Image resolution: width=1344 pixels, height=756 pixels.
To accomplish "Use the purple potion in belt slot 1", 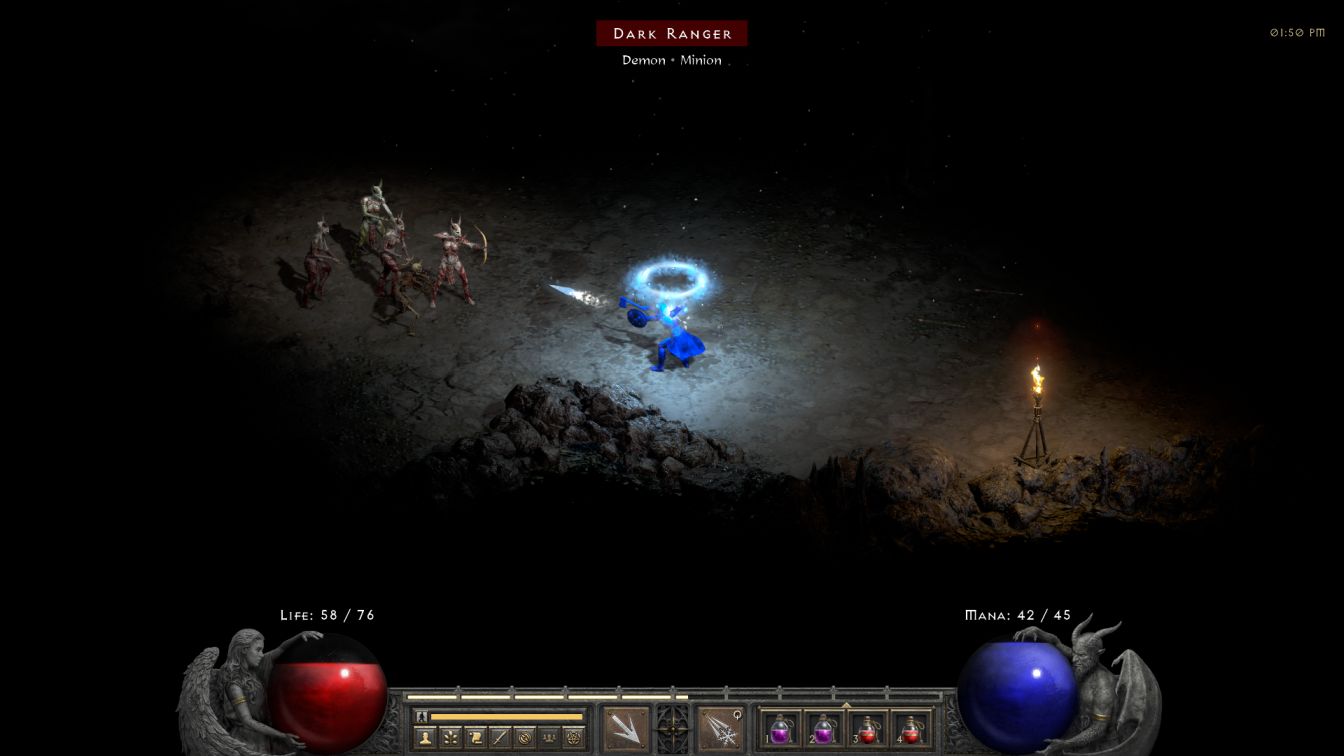I will [782, 729].
